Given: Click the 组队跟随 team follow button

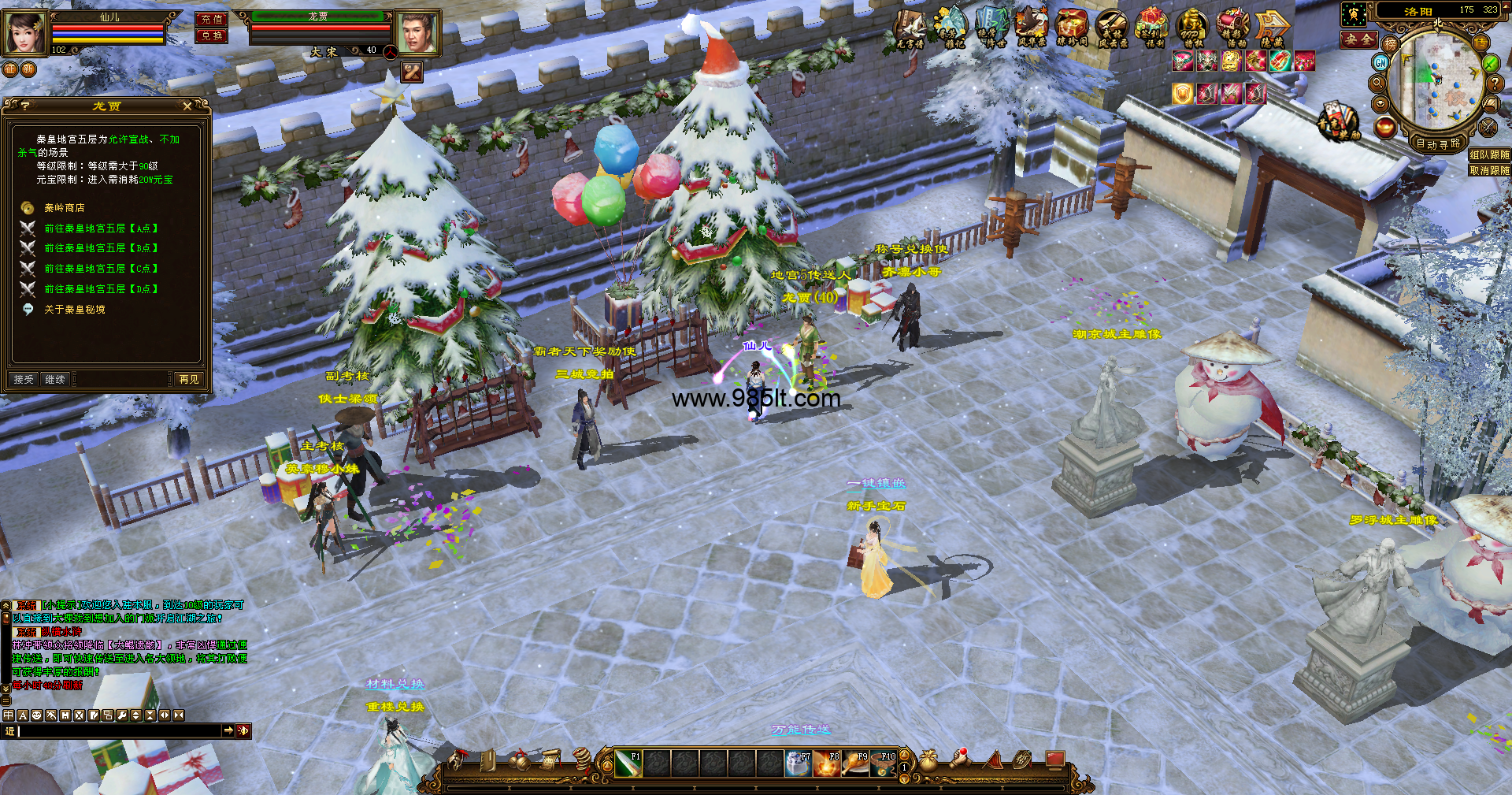Looking at the screenshot, I should coord(1489,155).
